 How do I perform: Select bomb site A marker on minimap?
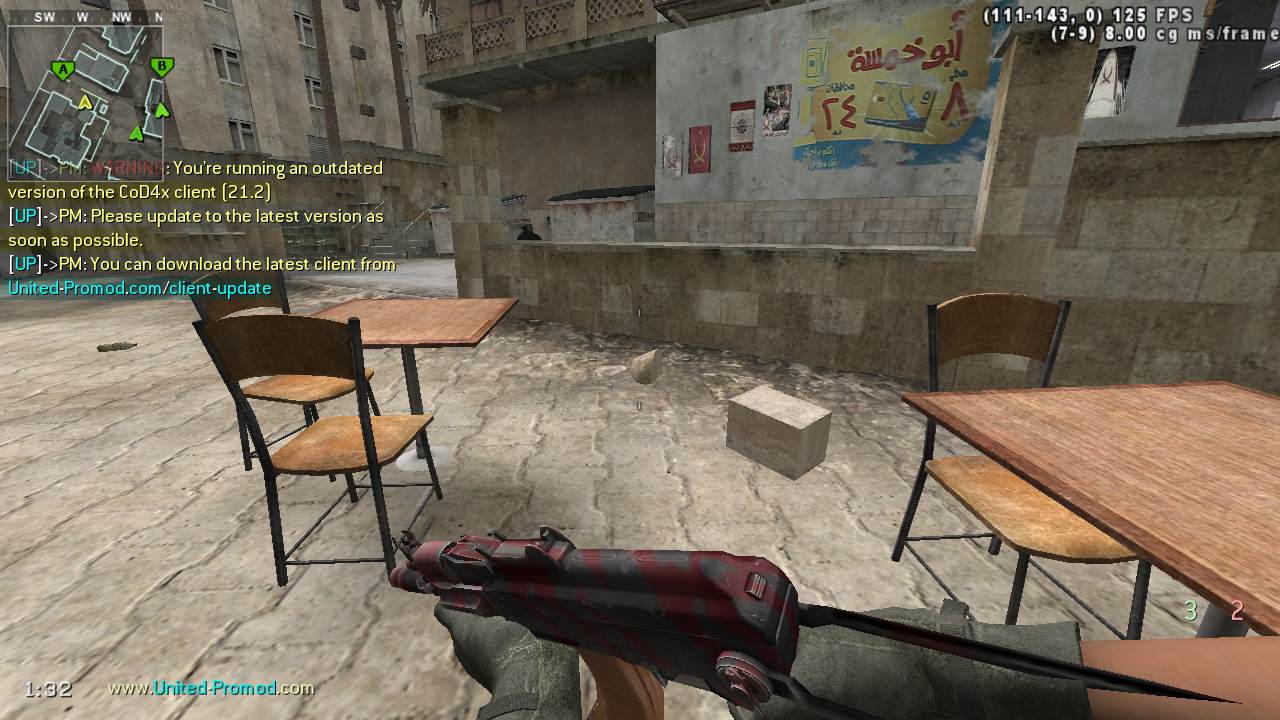pyautogui.click(x=64, y=70)
